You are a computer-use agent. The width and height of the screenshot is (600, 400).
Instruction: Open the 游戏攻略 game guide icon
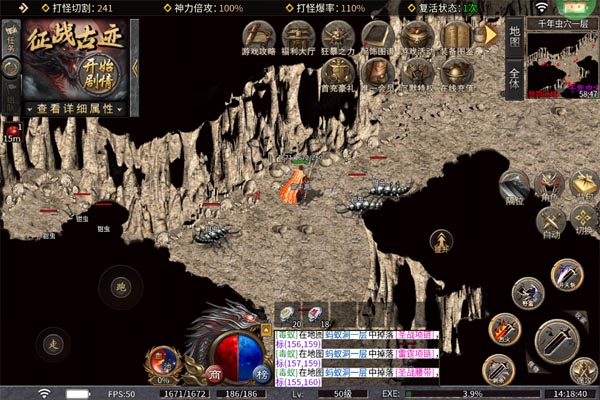click(x=259, y=37)
